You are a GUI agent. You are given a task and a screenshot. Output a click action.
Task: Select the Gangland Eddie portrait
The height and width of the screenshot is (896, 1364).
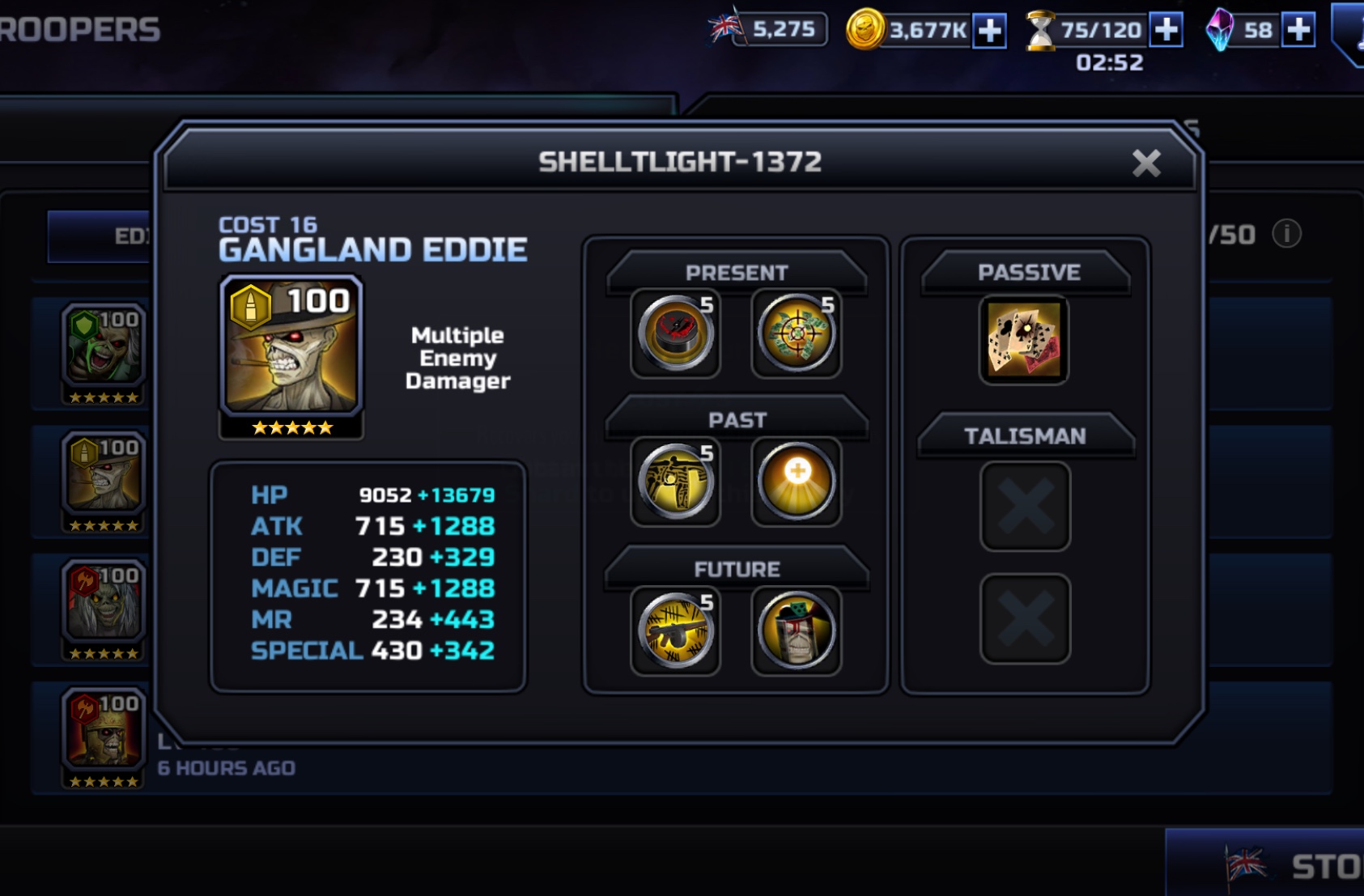click(291, 346)
